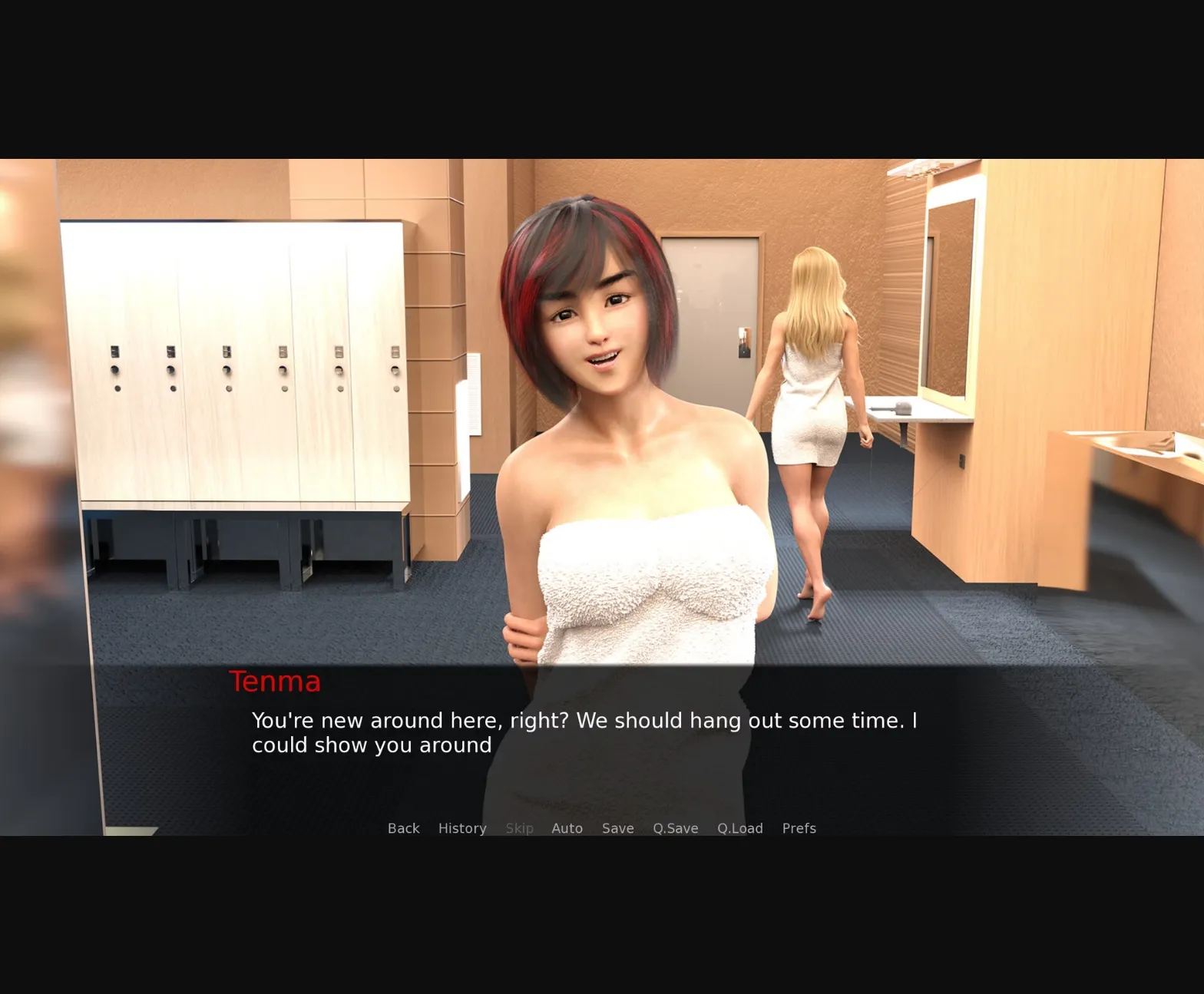The image size is (1204, 994).
Task: Enable Auto-forward text mode
Action: tap(567, 828)
